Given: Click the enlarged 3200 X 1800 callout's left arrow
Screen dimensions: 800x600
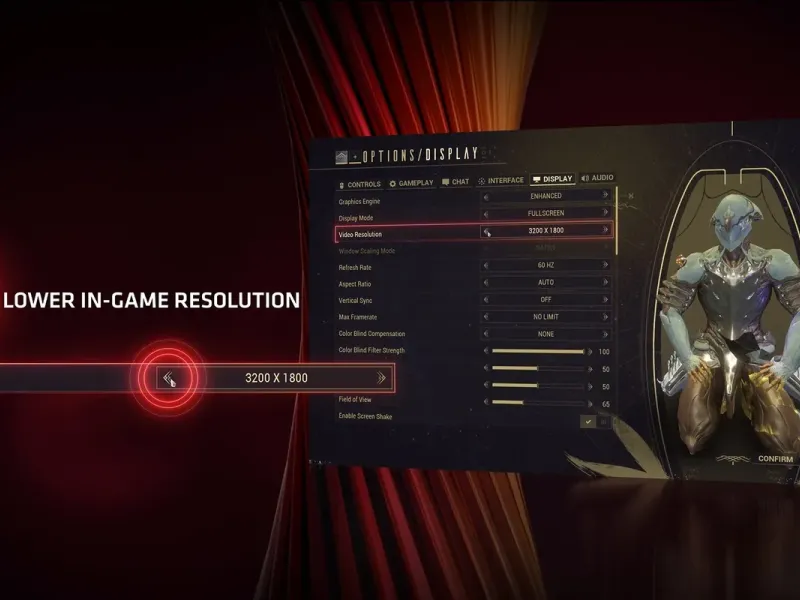Looking at the screenshot, I should [x=169, y=378].
